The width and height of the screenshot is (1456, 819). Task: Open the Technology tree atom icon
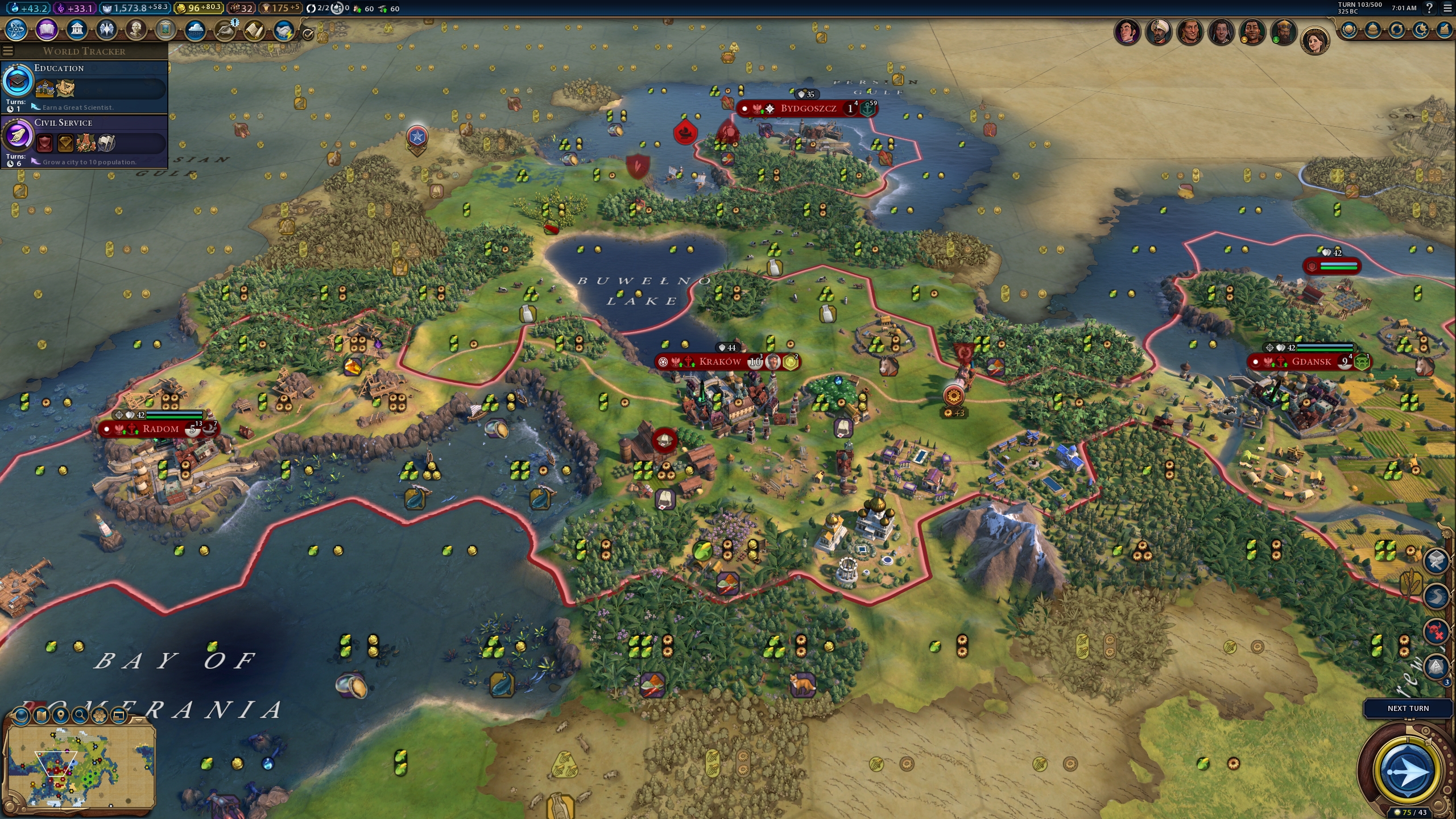(16, 30)
